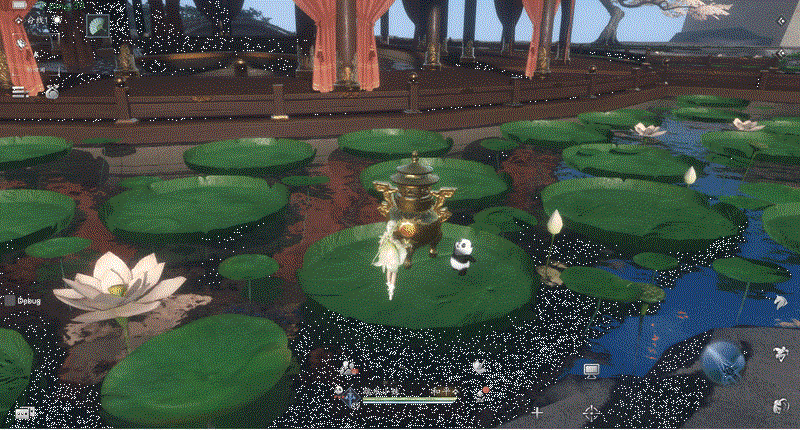Open the pouch bag icon
The height and width of the screenshot is (430, 800).
50,91
